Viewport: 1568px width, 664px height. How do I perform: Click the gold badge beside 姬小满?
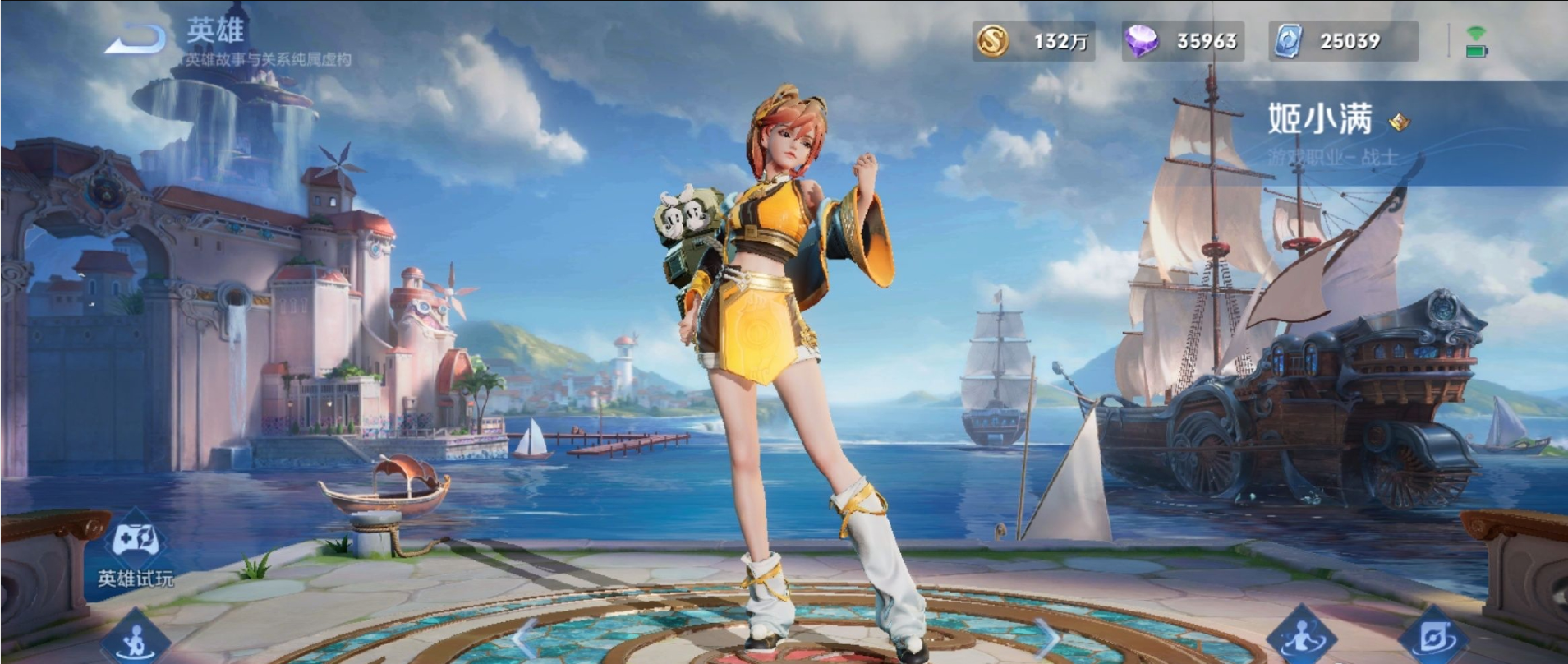pyautogui.click(x=1399, y=122)
